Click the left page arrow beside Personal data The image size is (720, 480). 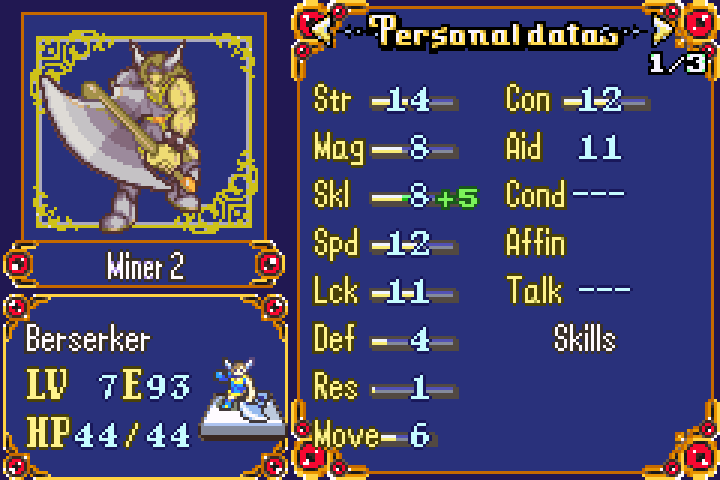coord(323,31)
